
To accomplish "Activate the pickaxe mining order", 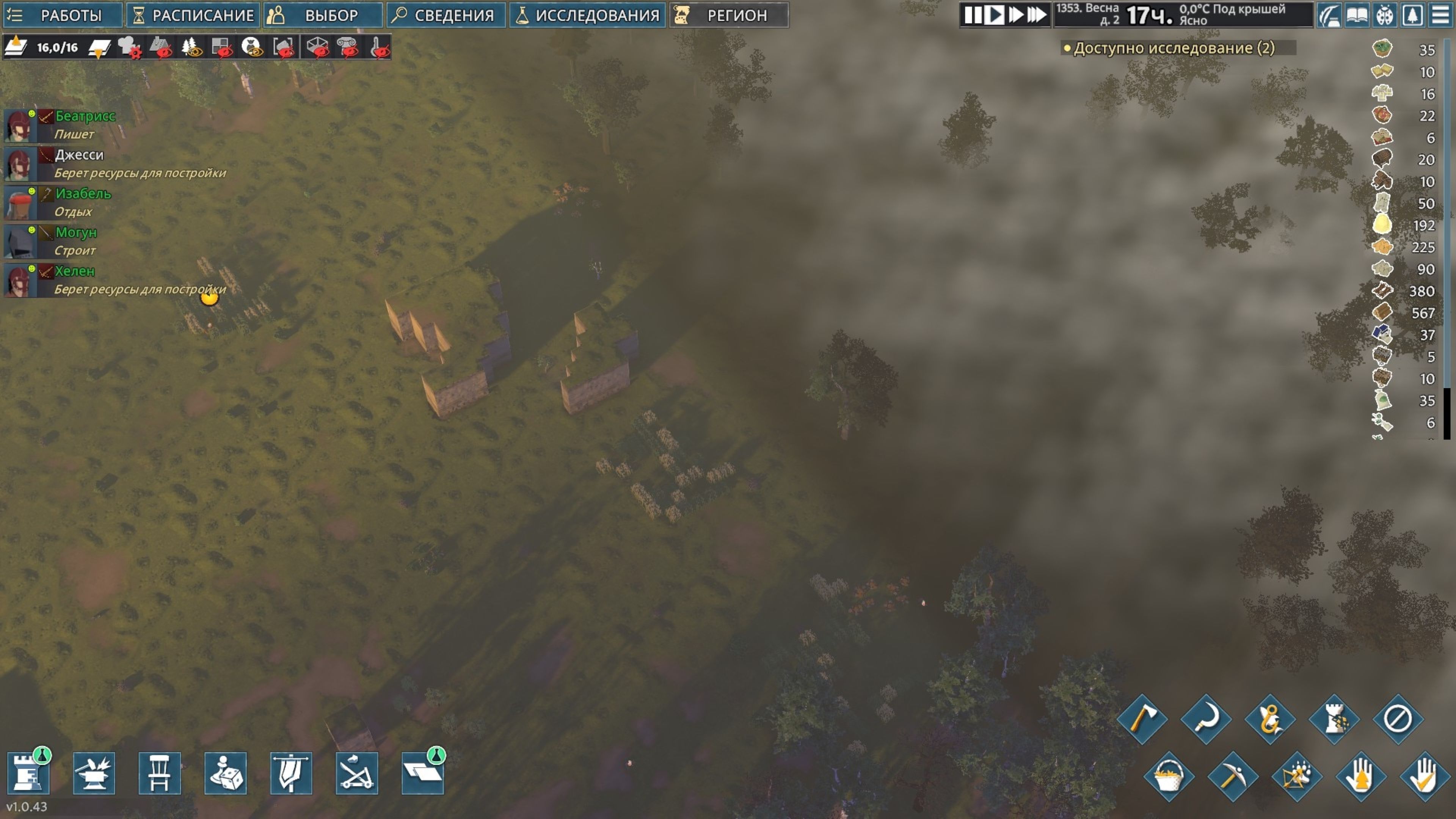I will [1232, 777].
